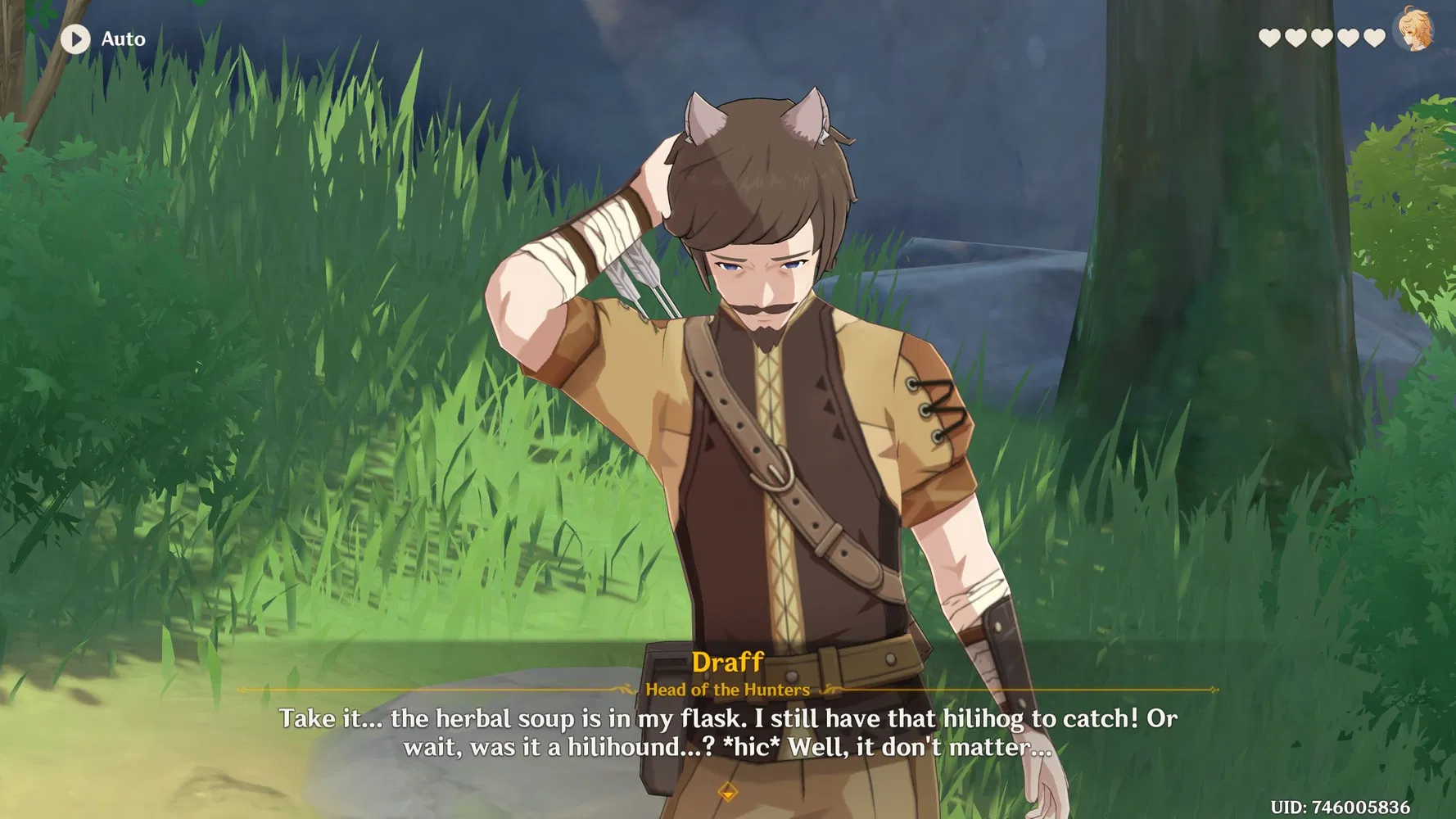
Task: Advance dialogue with the yellow diamond indicator
Action: [727, 791]
